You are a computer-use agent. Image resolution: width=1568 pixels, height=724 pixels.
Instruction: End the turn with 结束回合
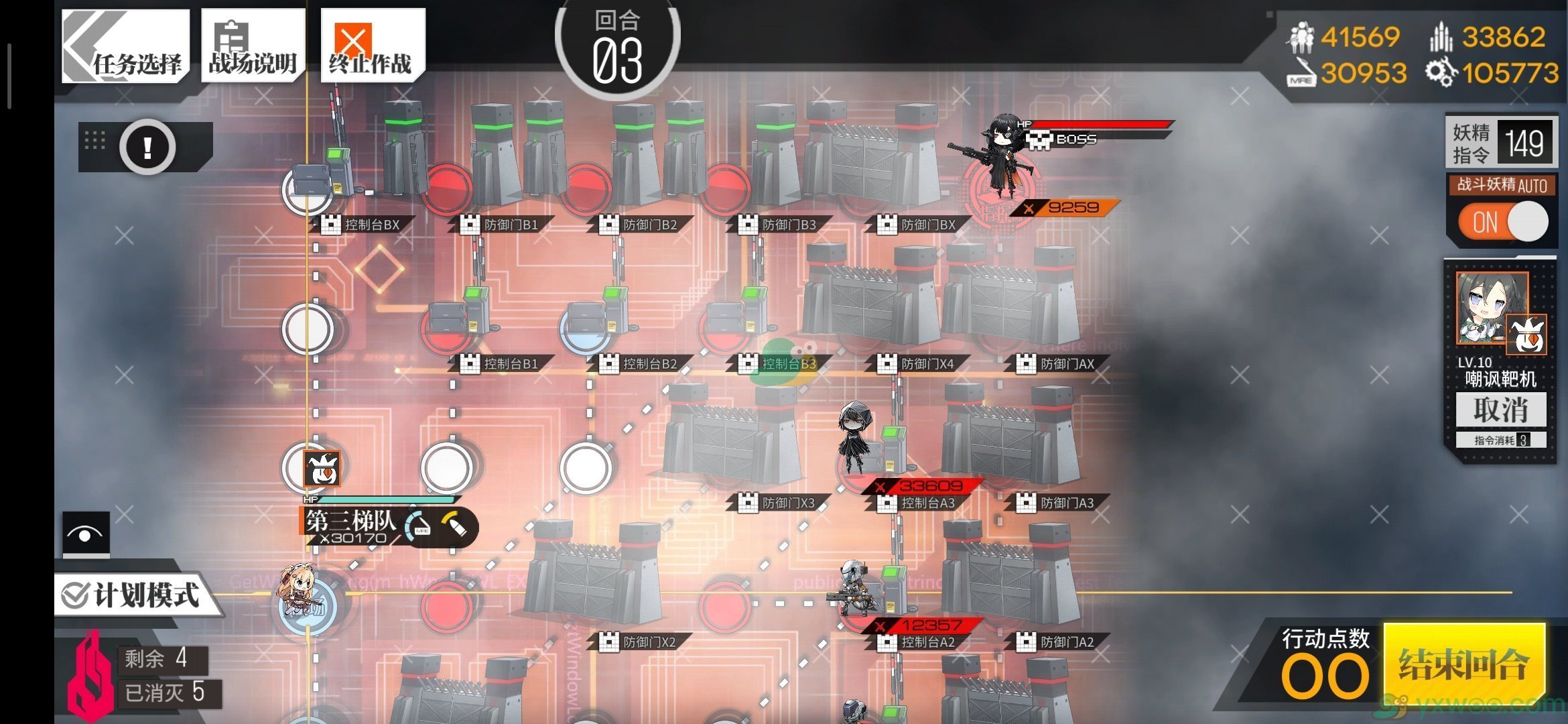1464,665
